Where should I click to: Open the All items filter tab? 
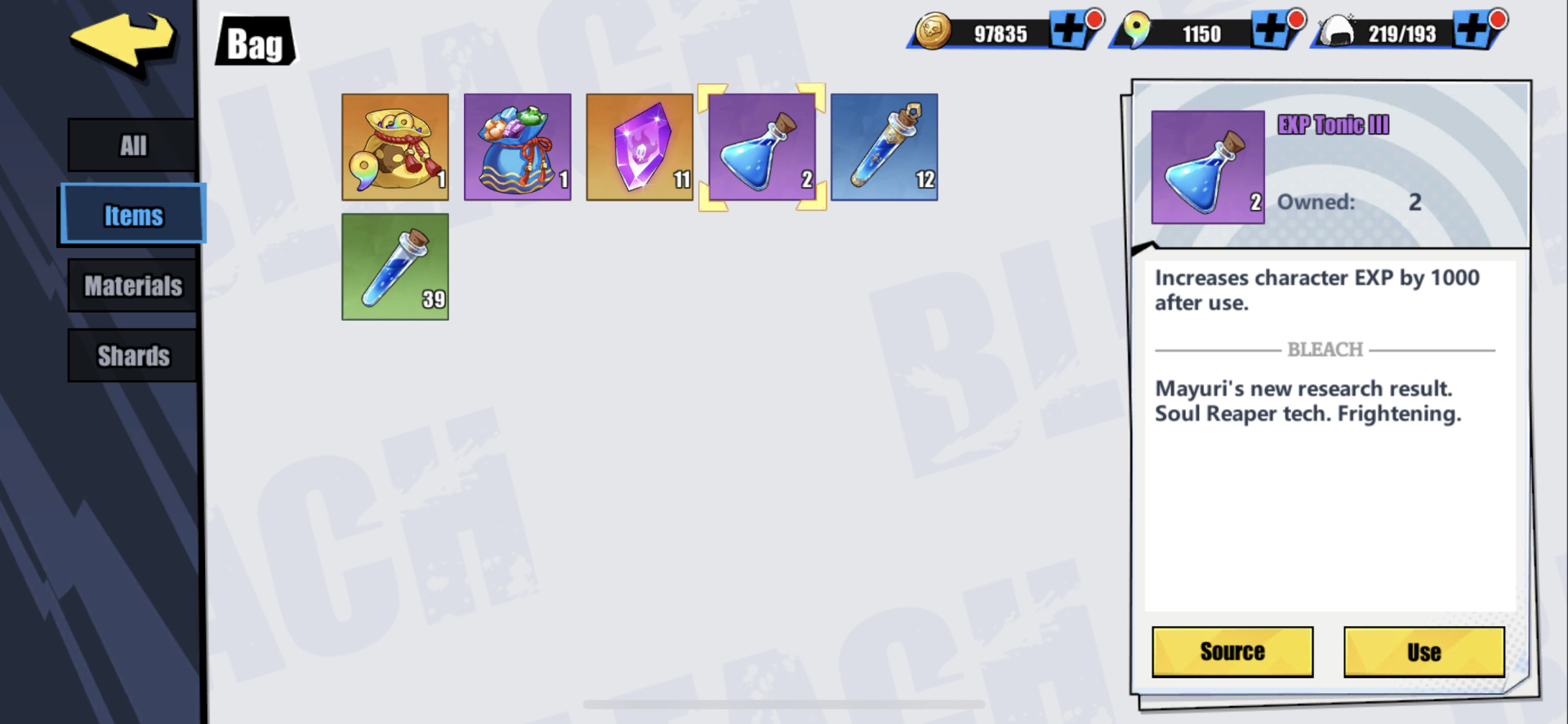coord(131,144)
